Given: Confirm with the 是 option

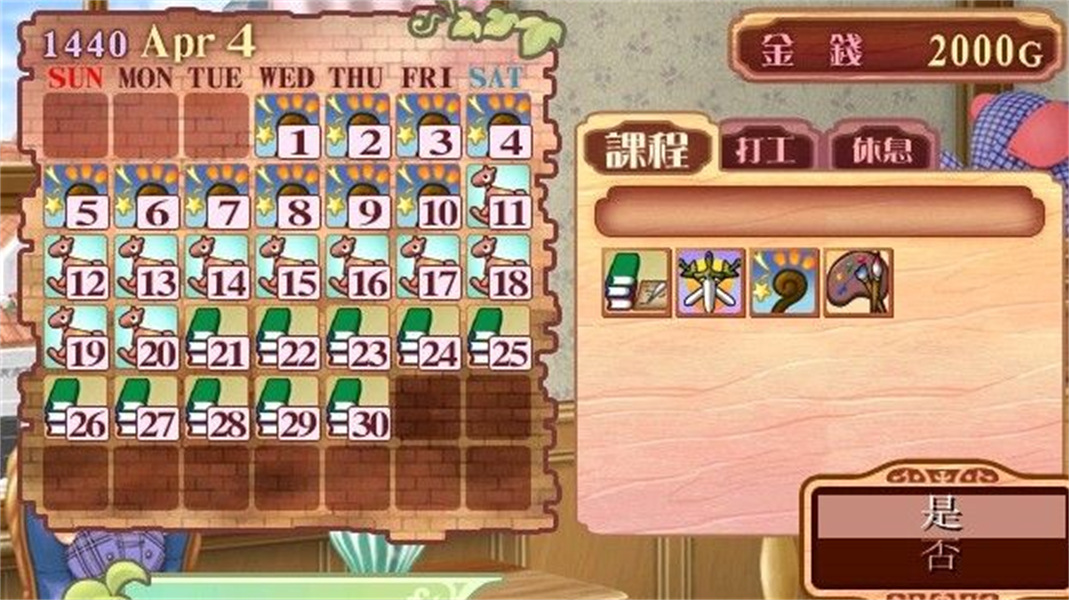Looking at the screenshot, I should 939,515.
